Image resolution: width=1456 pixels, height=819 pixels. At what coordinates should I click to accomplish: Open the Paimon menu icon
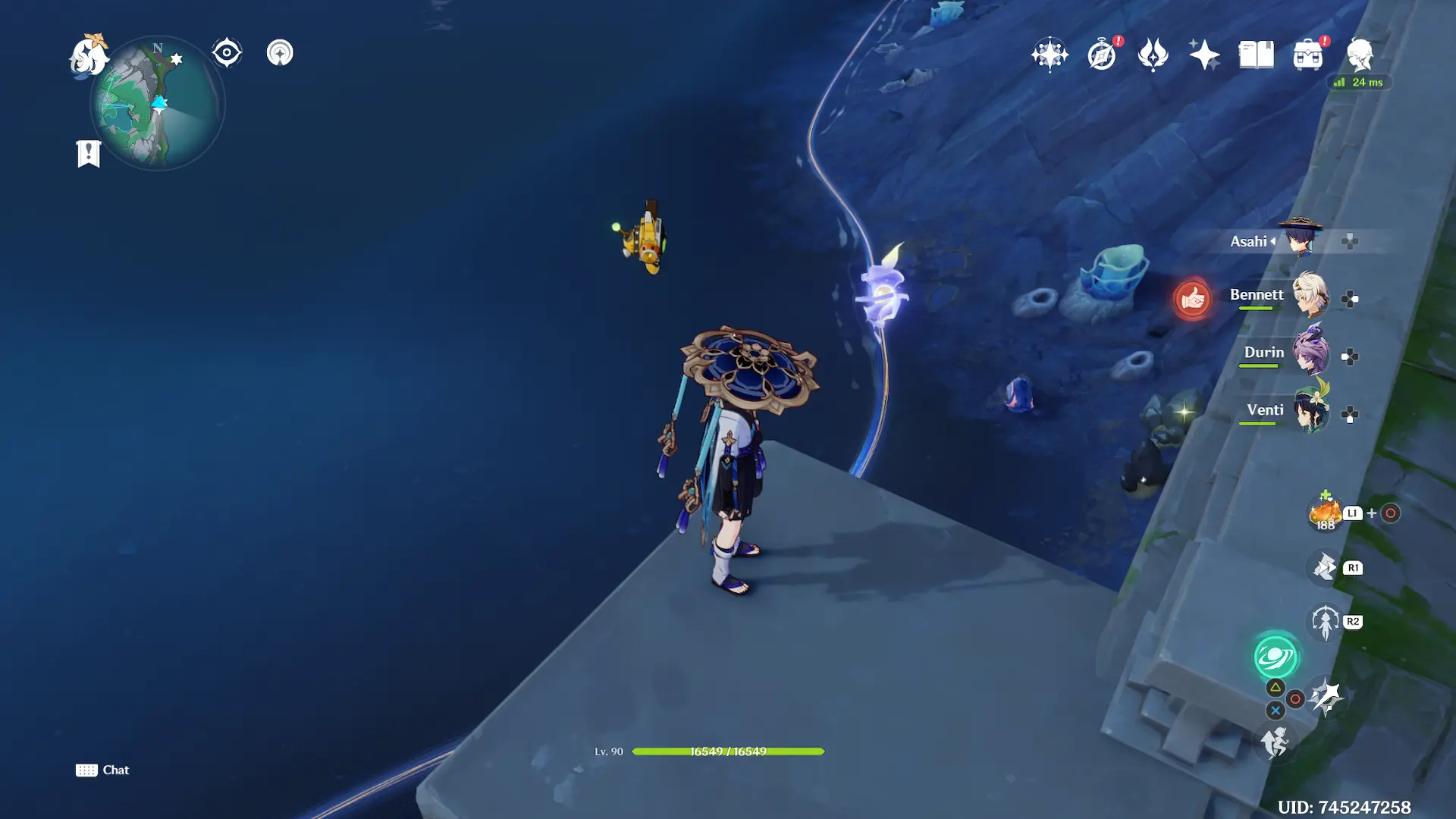point(89,56)
